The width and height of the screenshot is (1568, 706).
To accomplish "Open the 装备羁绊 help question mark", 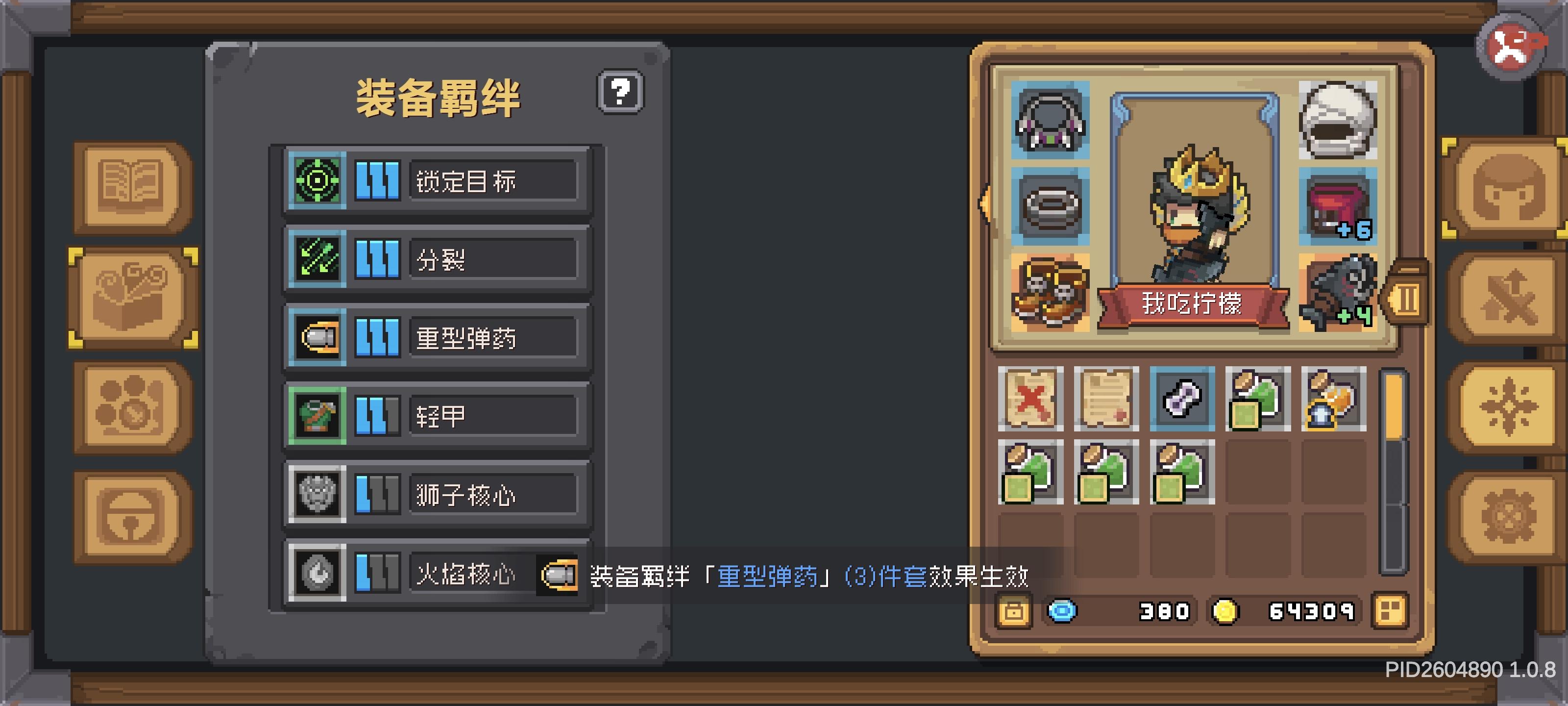I will pyautogui.click(x=621, y=91).
